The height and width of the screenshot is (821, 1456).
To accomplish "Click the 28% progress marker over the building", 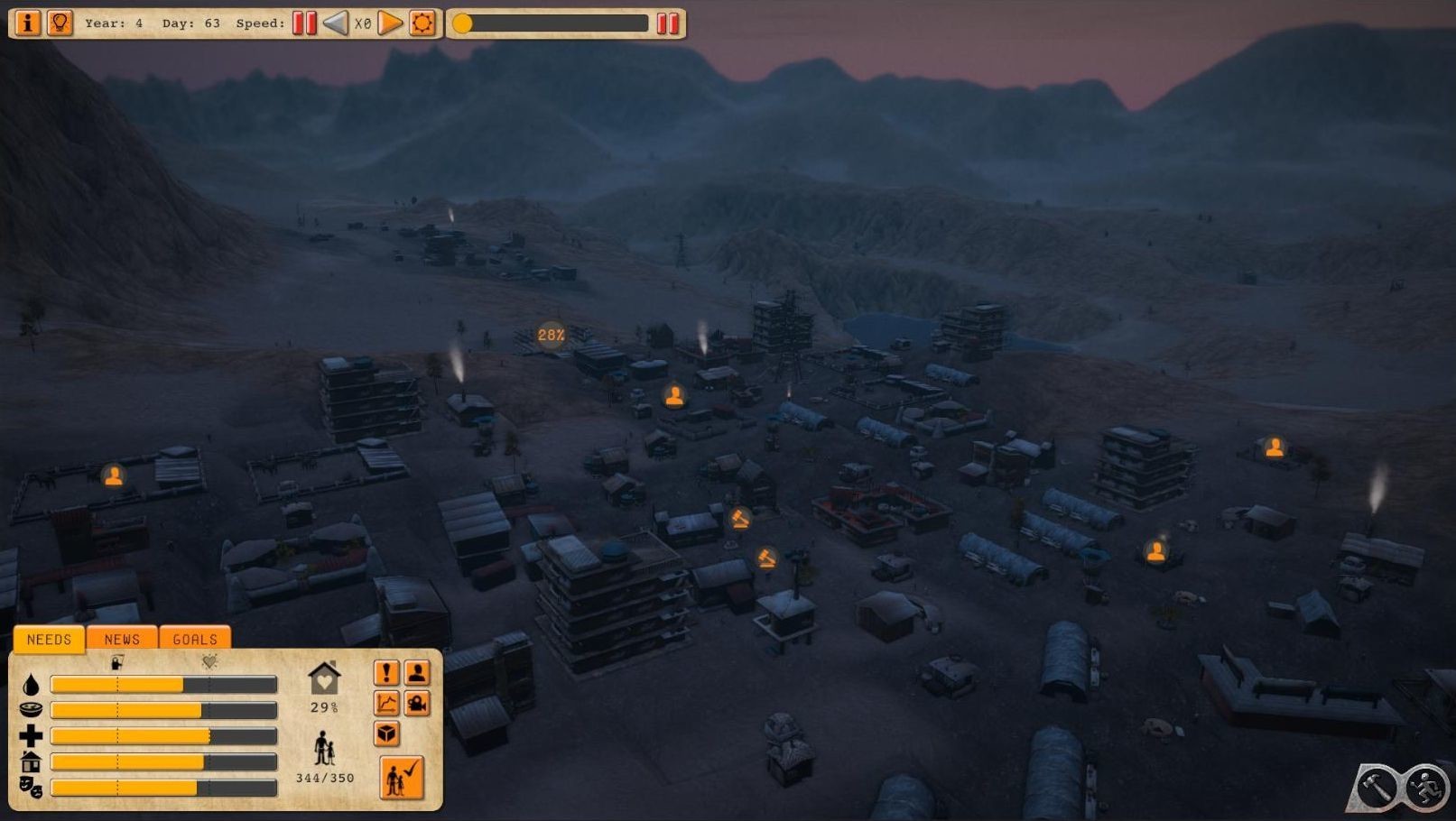I will point(551,336).
